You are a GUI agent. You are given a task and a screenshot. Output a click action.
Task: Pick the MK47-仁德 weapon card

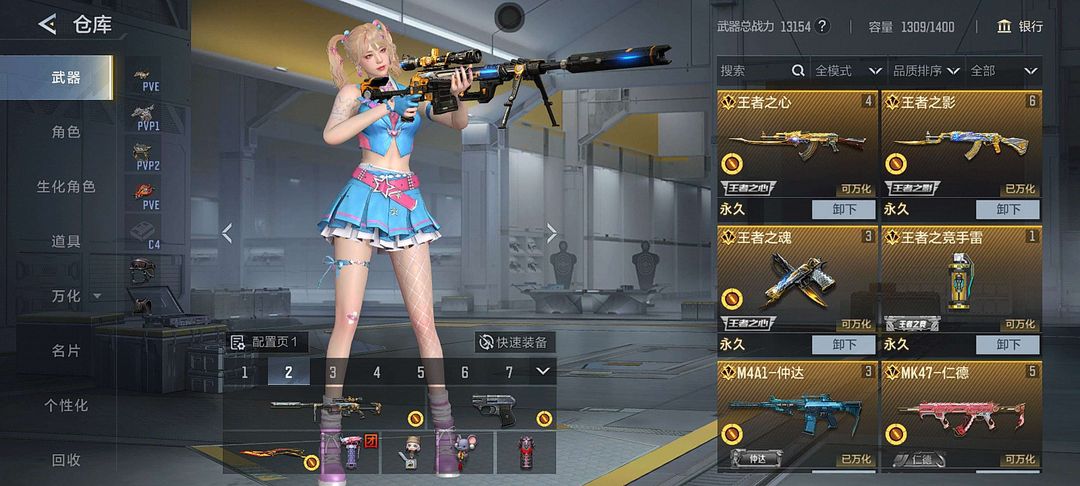coord(960,415)
